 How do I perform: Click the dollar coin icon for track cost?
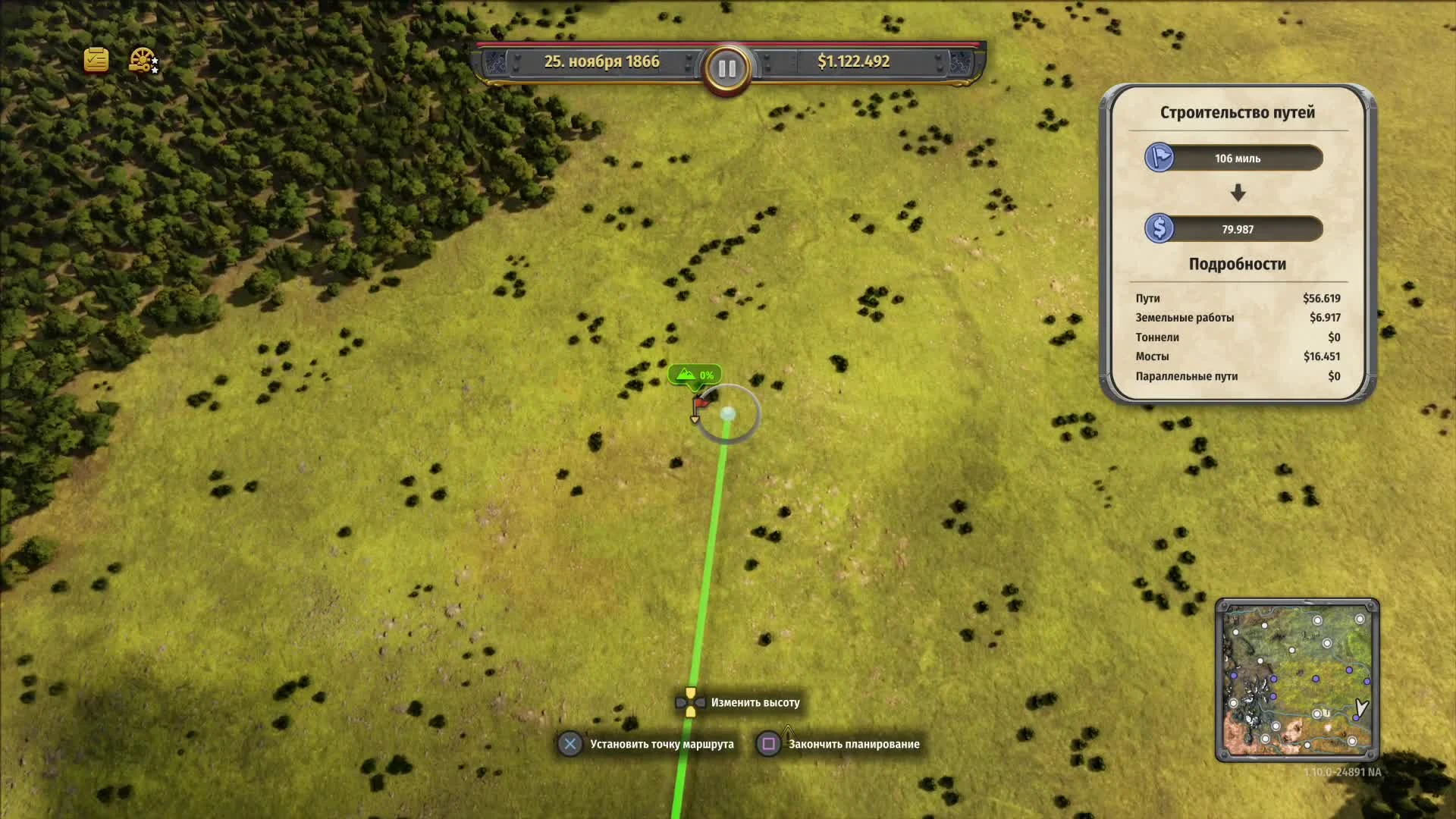[x=1159, y=228]
